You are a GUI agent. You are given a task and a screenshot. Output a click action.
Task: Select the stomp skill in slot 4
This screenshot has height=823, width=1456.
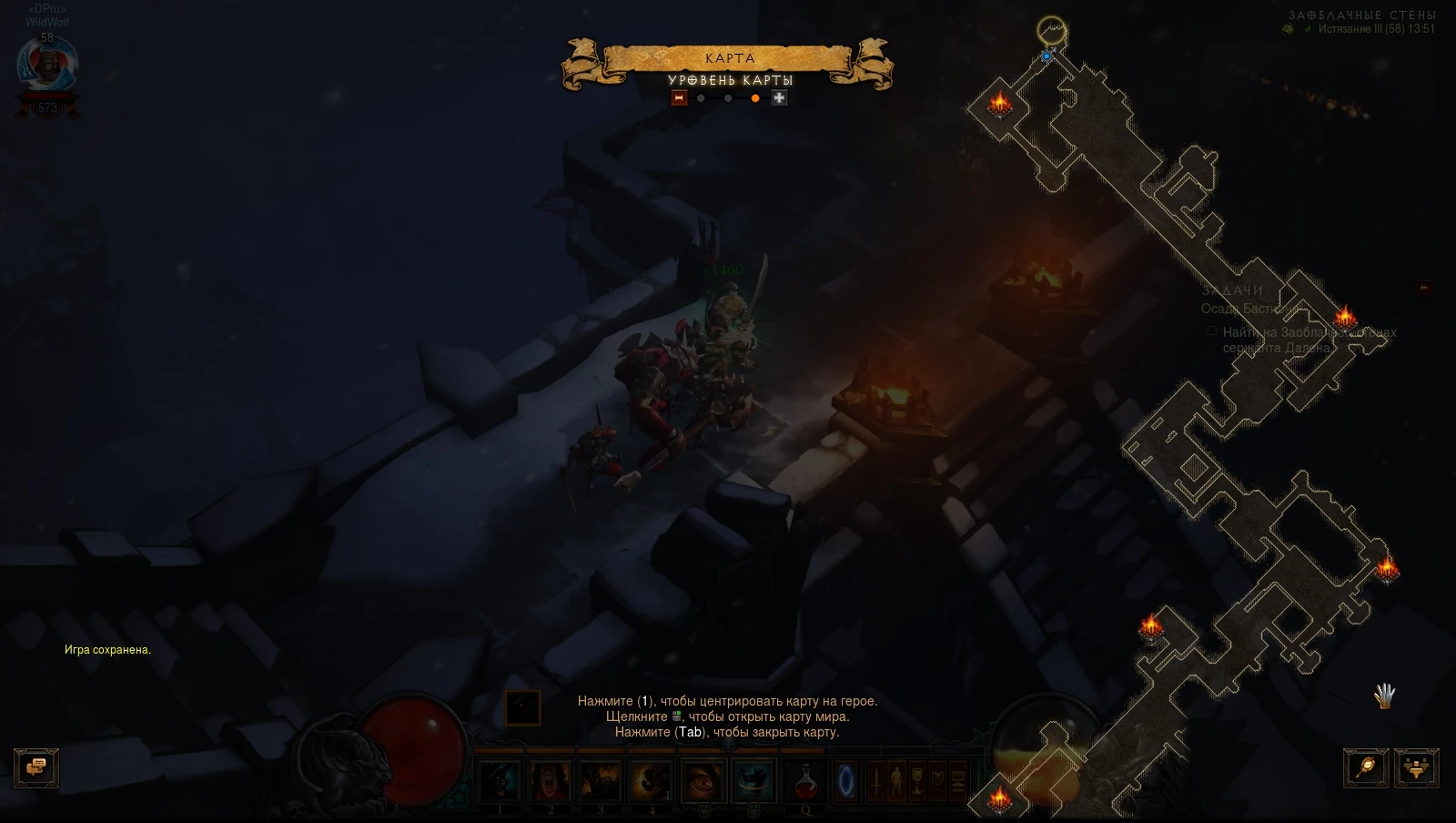(650, 781)
